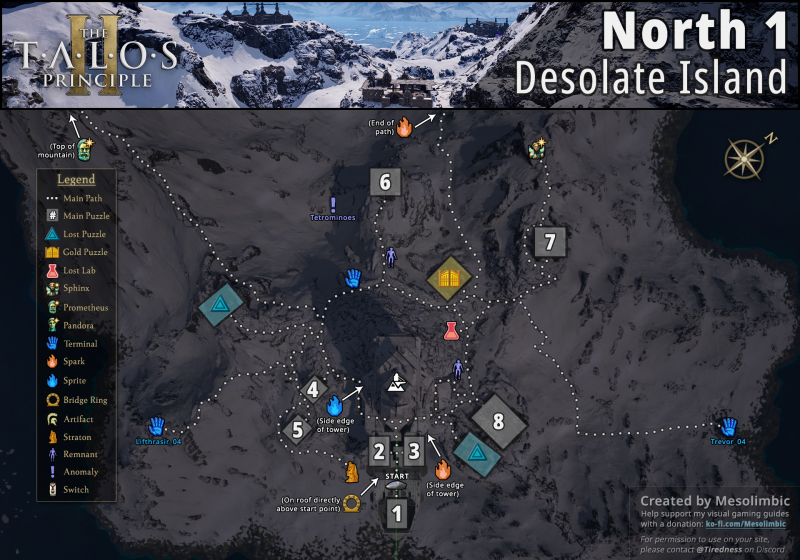Screen dimensions: 800x560
Task: Open puzzle marker 6 on the map
Action: tap(385, 182)
